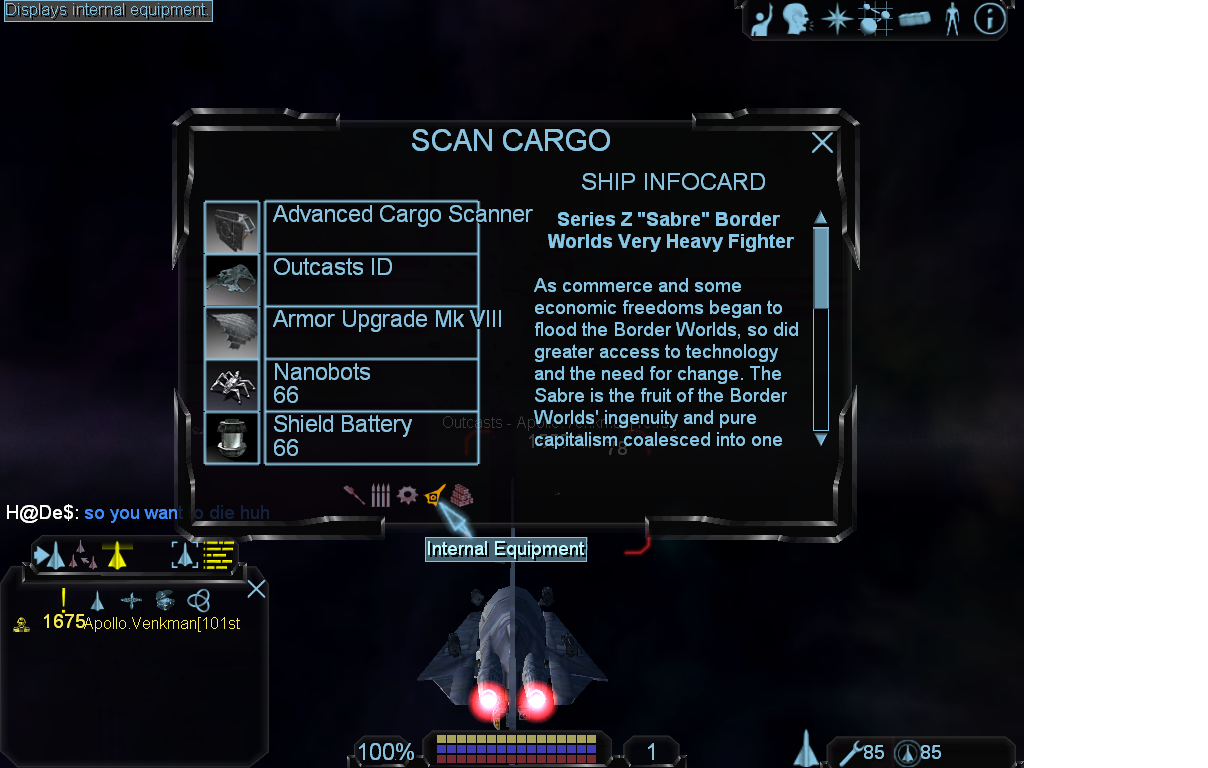Open the circled 'i' information icon

[989, 19]
